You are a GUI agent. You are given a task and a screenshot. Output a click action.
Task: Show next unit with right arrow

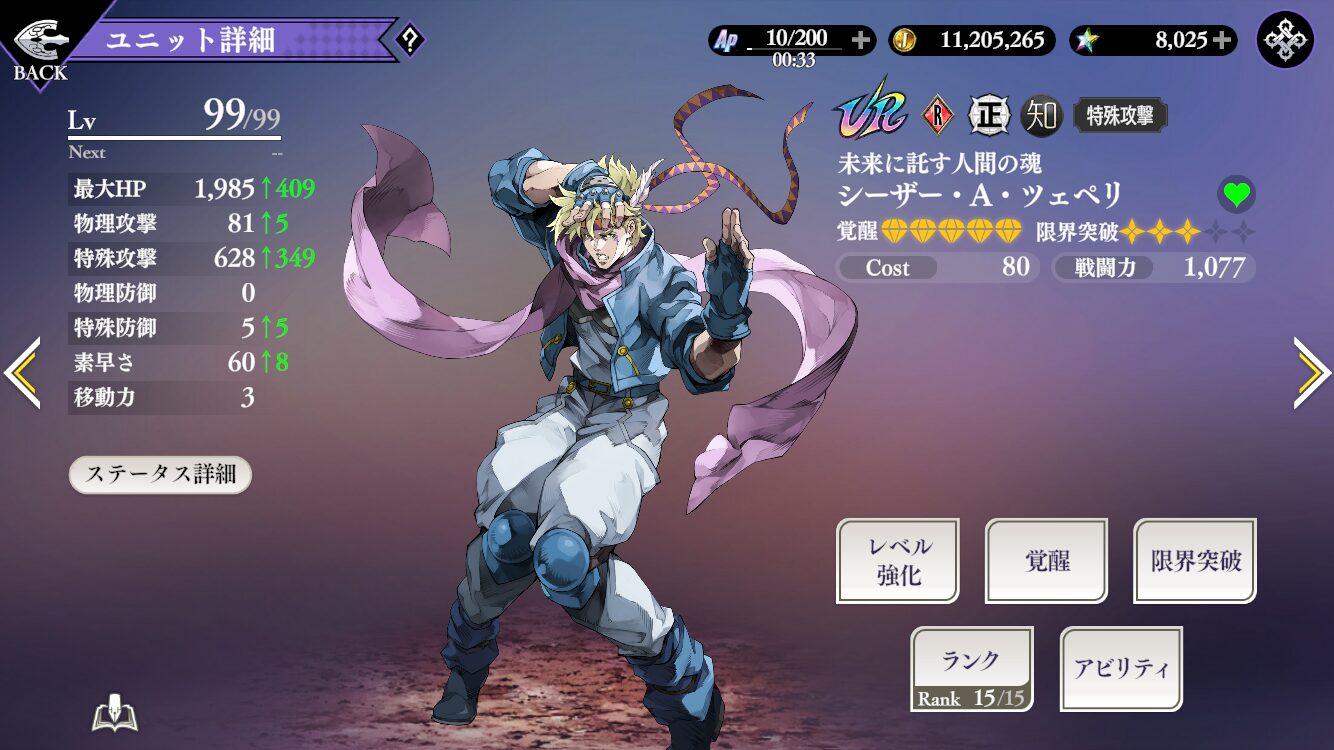click(x=1311, y=373)
